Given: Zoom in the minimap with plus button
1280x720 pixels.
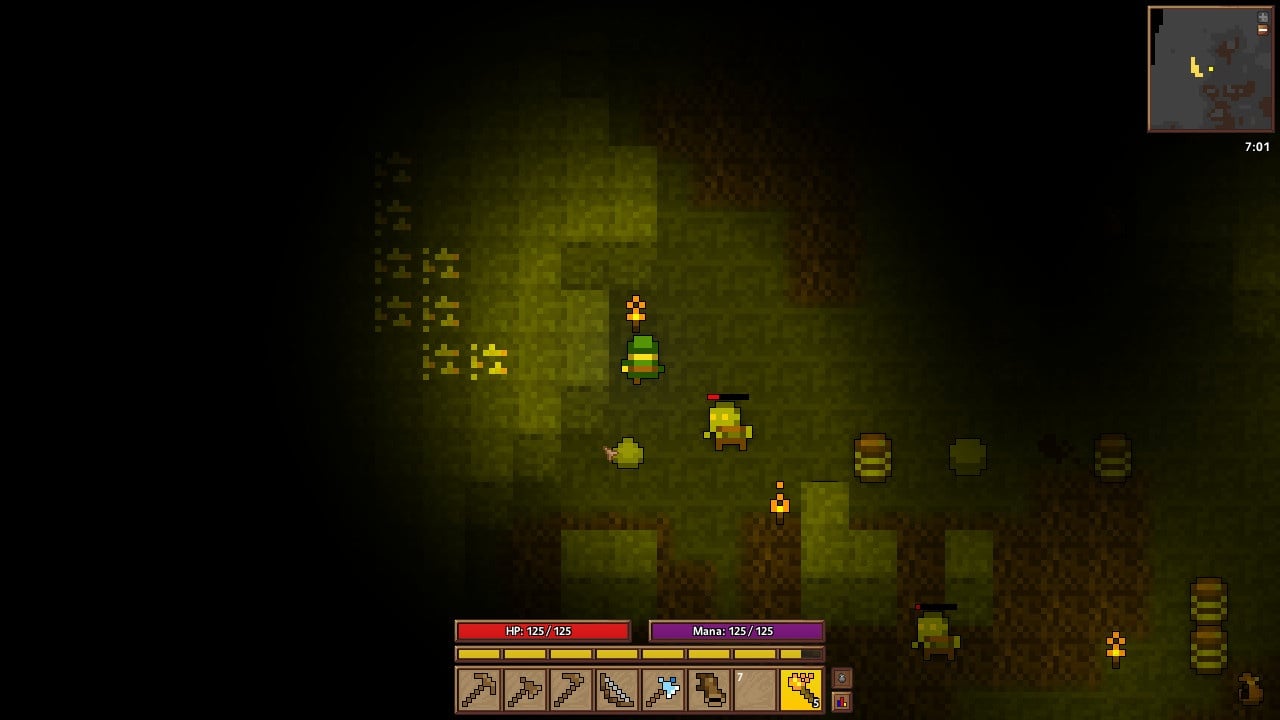Looking at the screenshot, I should click(1263, 17).
